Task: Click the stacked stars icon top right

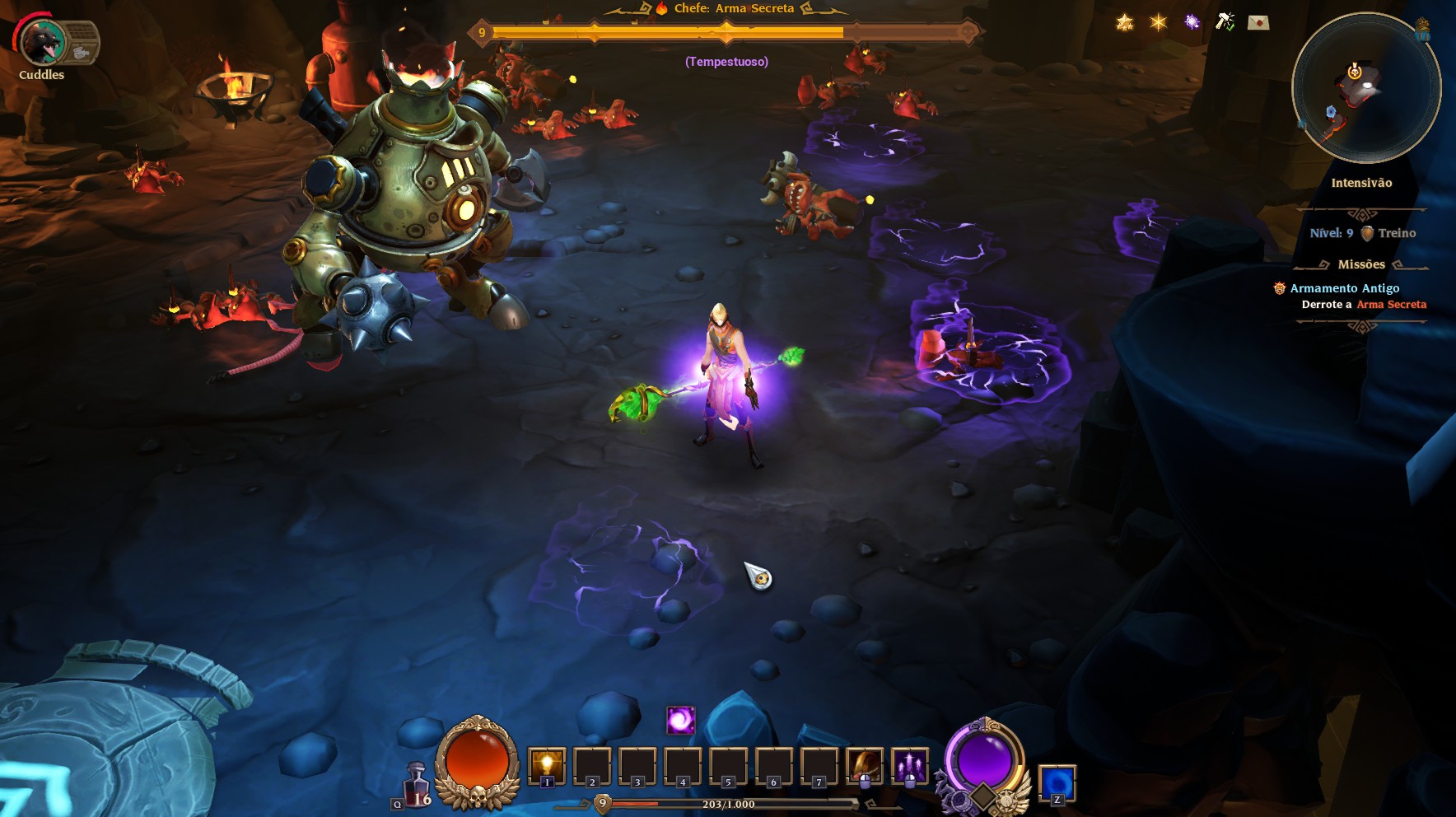Action: [x=1124, y=23]
